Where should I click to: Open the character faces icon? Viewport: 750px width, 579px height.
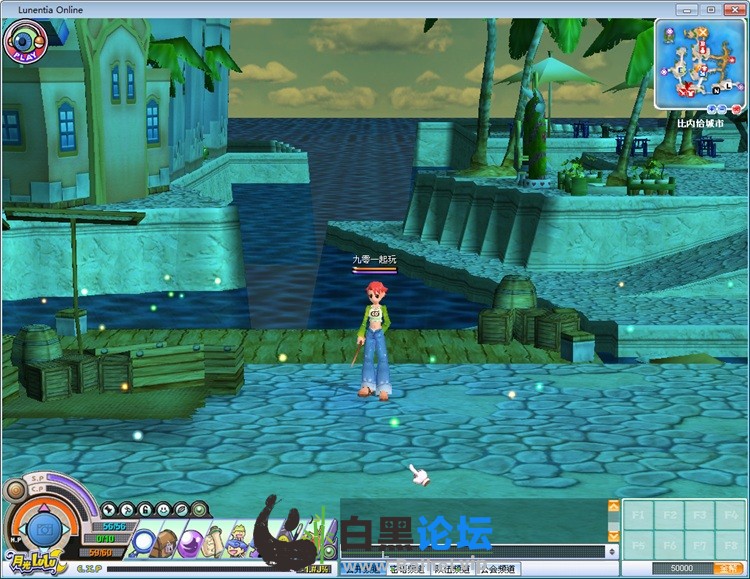coord(236,544)
